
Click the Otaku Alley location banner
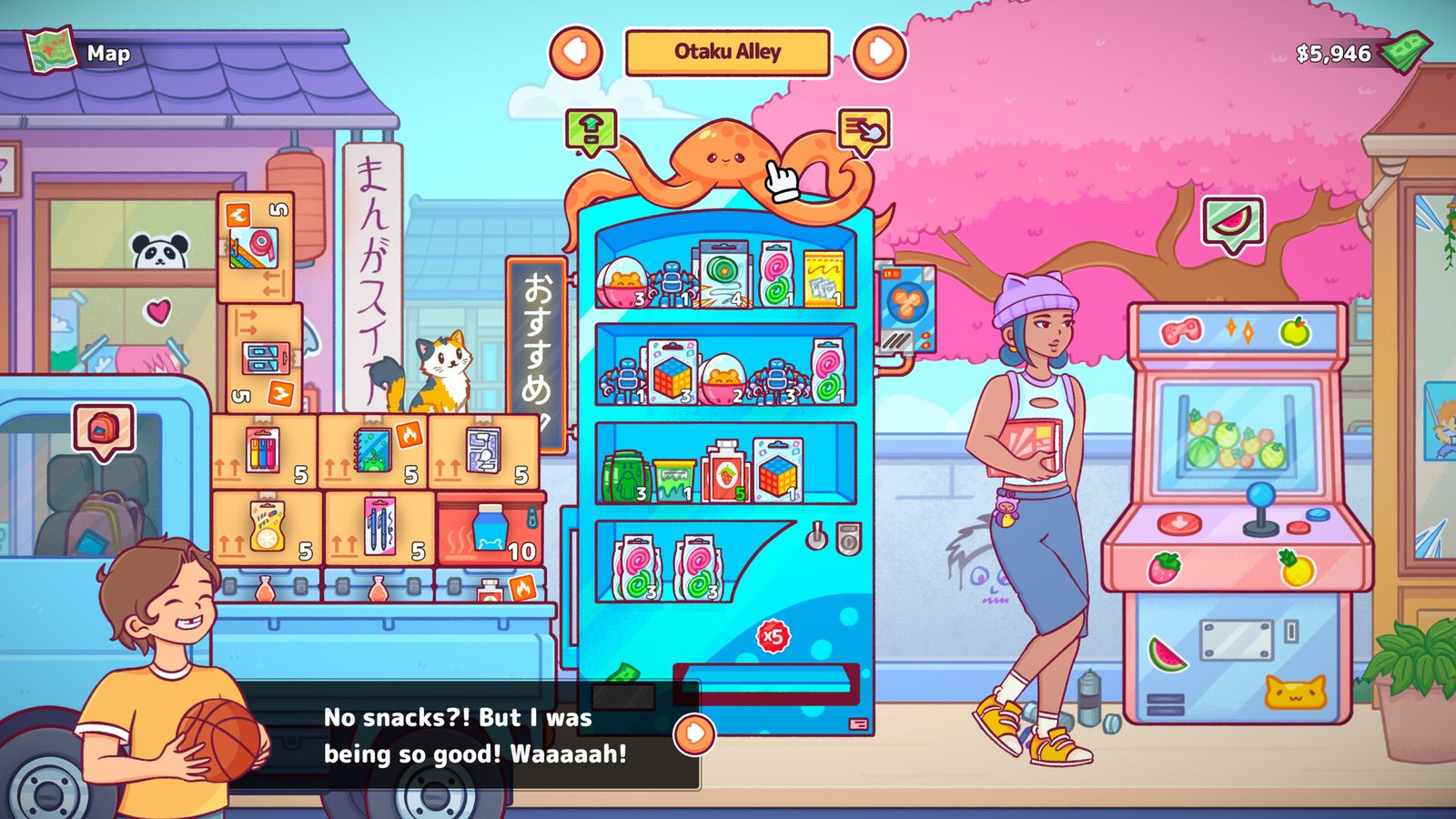coord(727,53)
